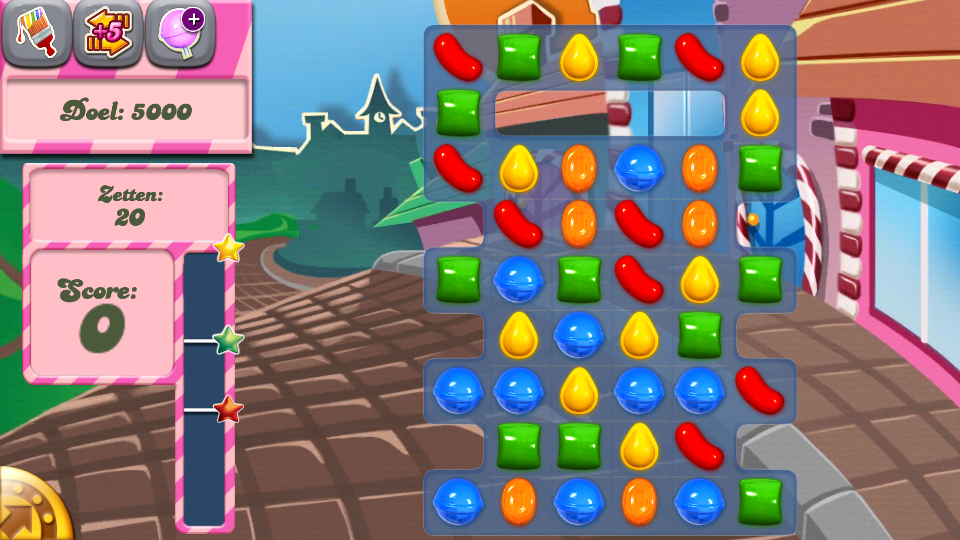Select the lollipop hammer booster
The width and height of the screenshot is (960, 540).
[x=181, y=32]
